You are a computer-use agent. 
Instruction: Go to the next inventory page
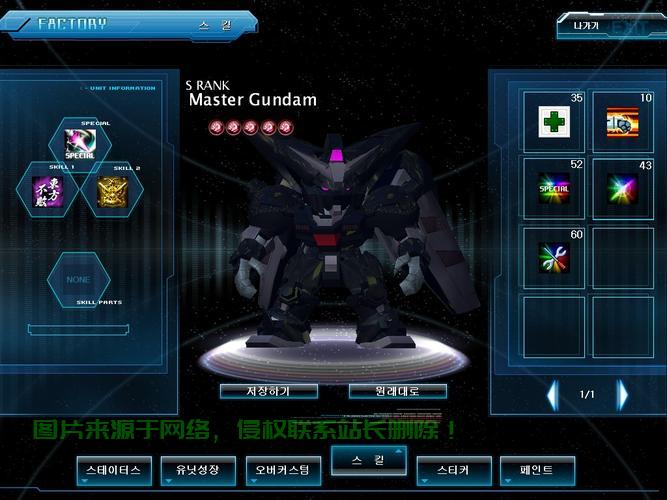point(622,395)
